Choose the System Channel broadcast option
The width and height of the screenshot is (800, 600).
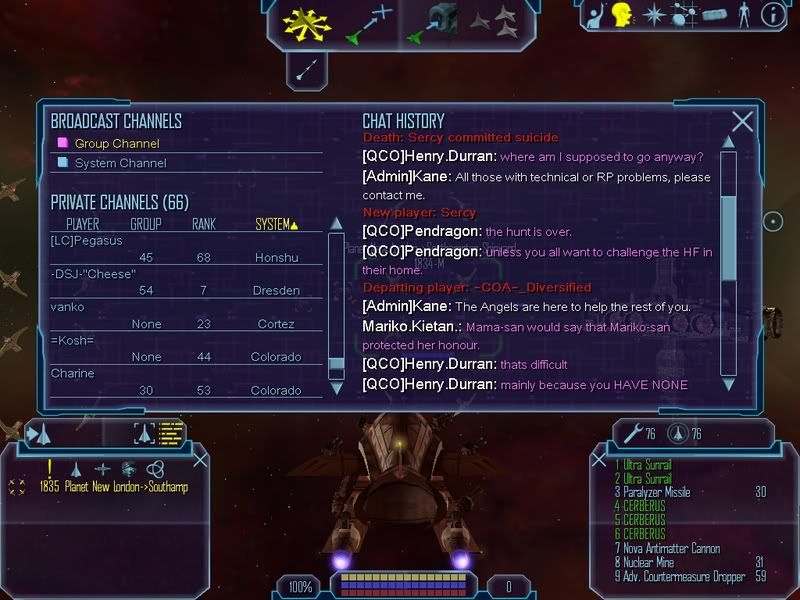coord(119,163)
